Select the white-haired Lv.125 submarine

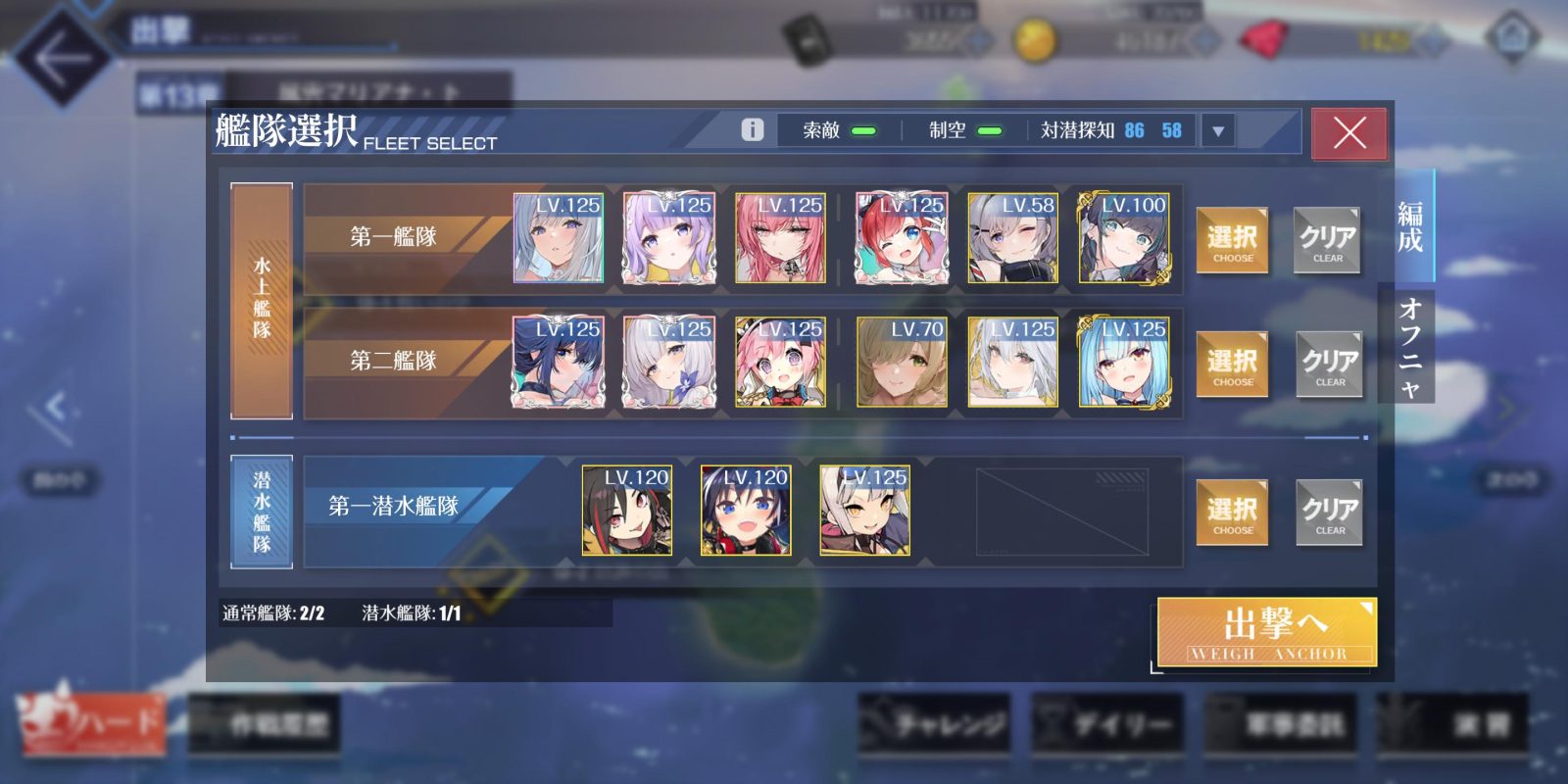(864, 511)
